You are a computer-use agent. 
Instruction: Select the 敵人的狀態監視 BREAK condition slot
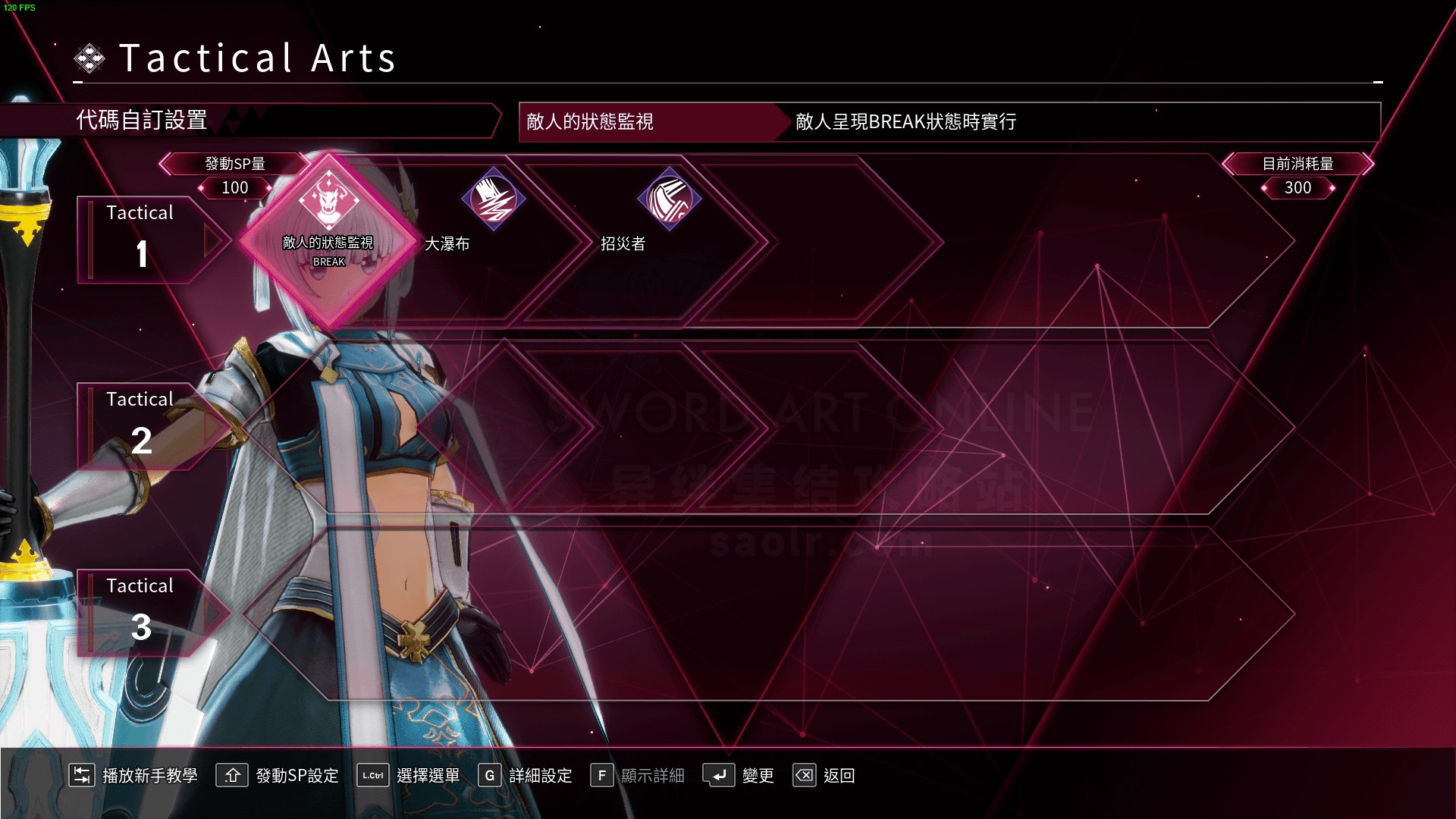tap(328, 241)
